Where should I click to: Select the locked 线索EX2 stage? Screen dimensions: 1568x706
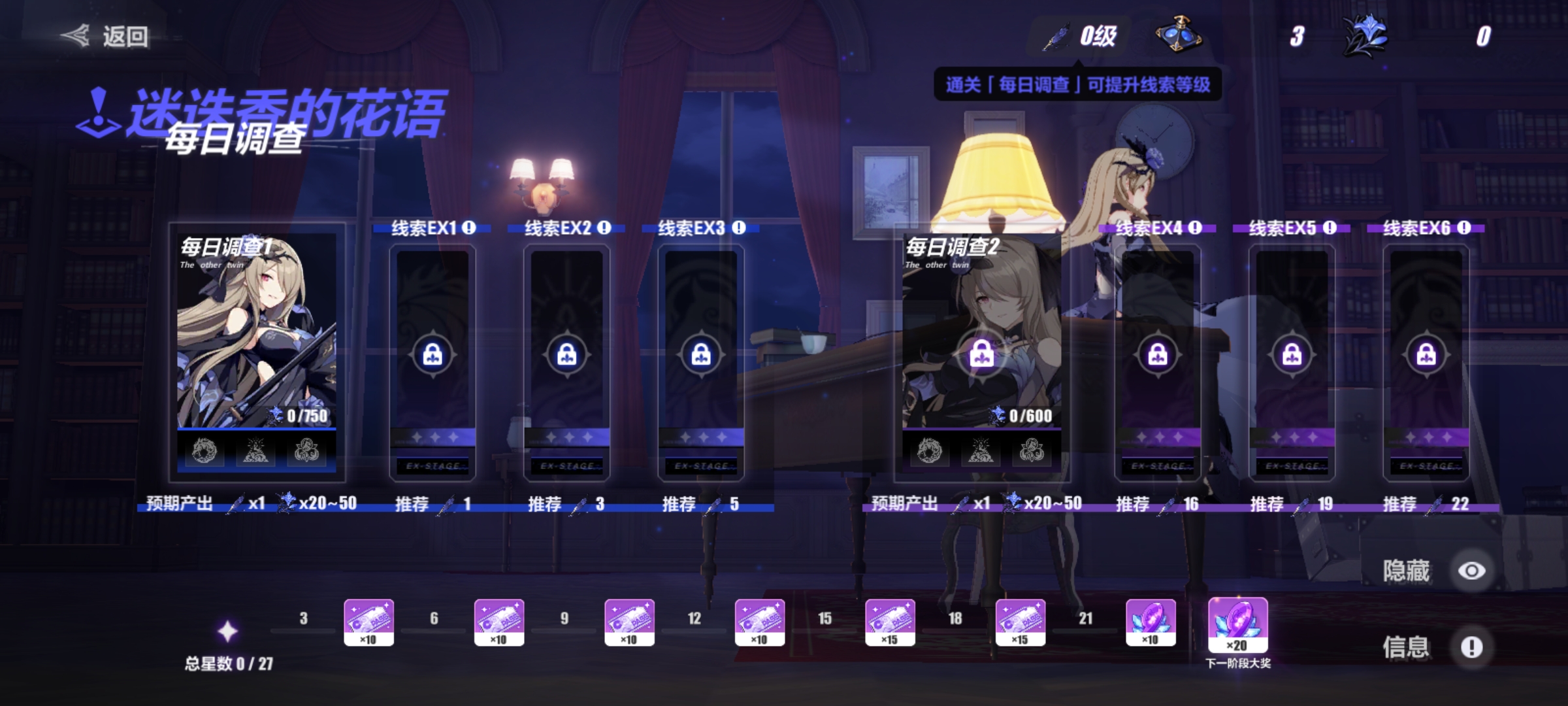click(x=566, y=356)
